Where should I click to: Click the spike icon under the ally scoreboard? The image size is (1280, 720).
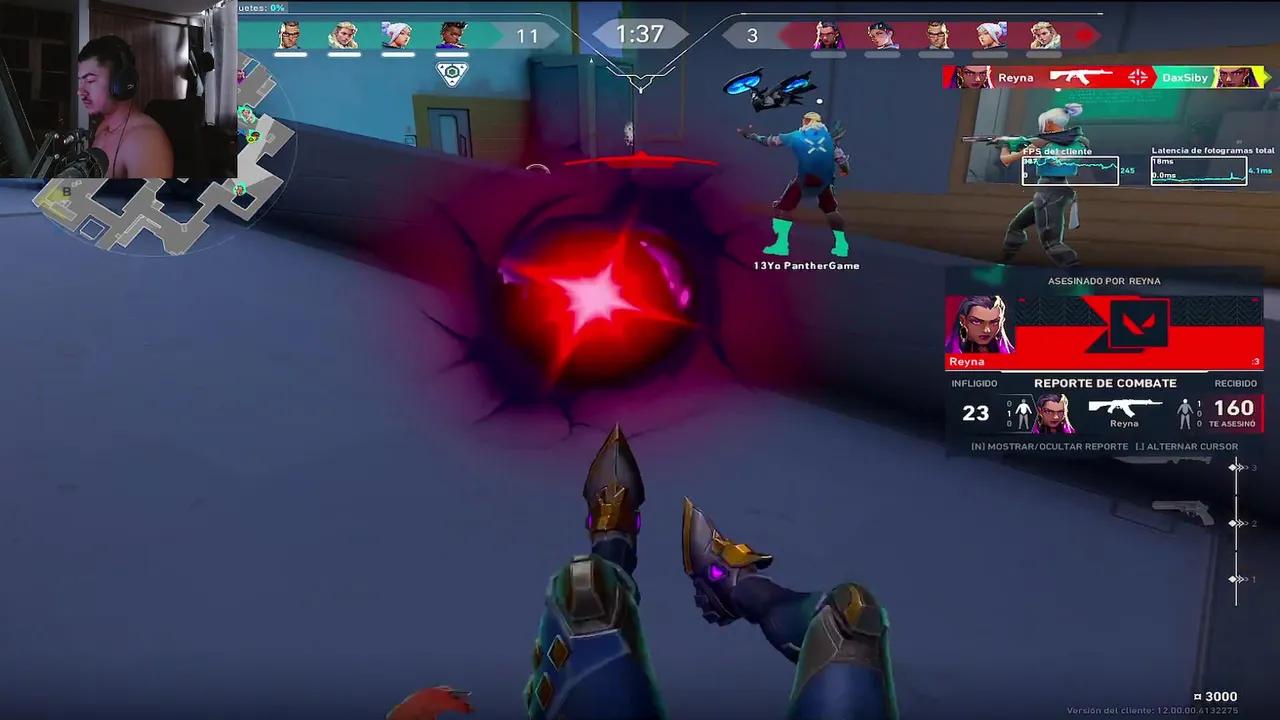pos(451,72)
